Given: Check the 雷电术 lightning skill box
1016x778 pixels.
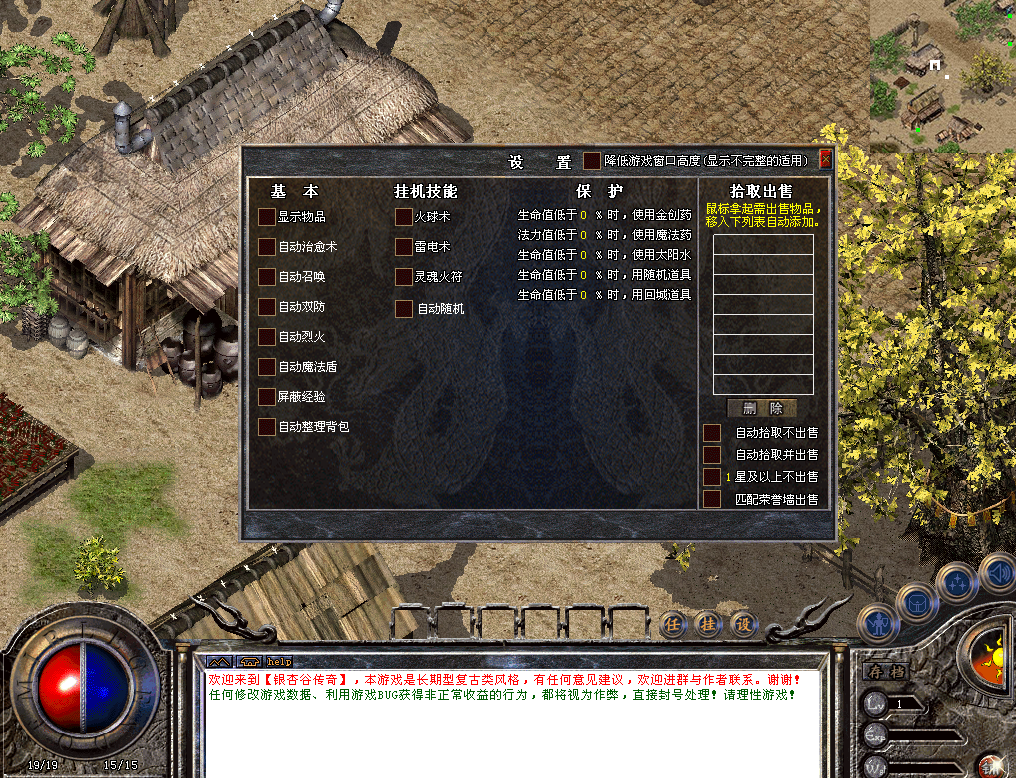Looking at the screenshot, I should 403,246.
